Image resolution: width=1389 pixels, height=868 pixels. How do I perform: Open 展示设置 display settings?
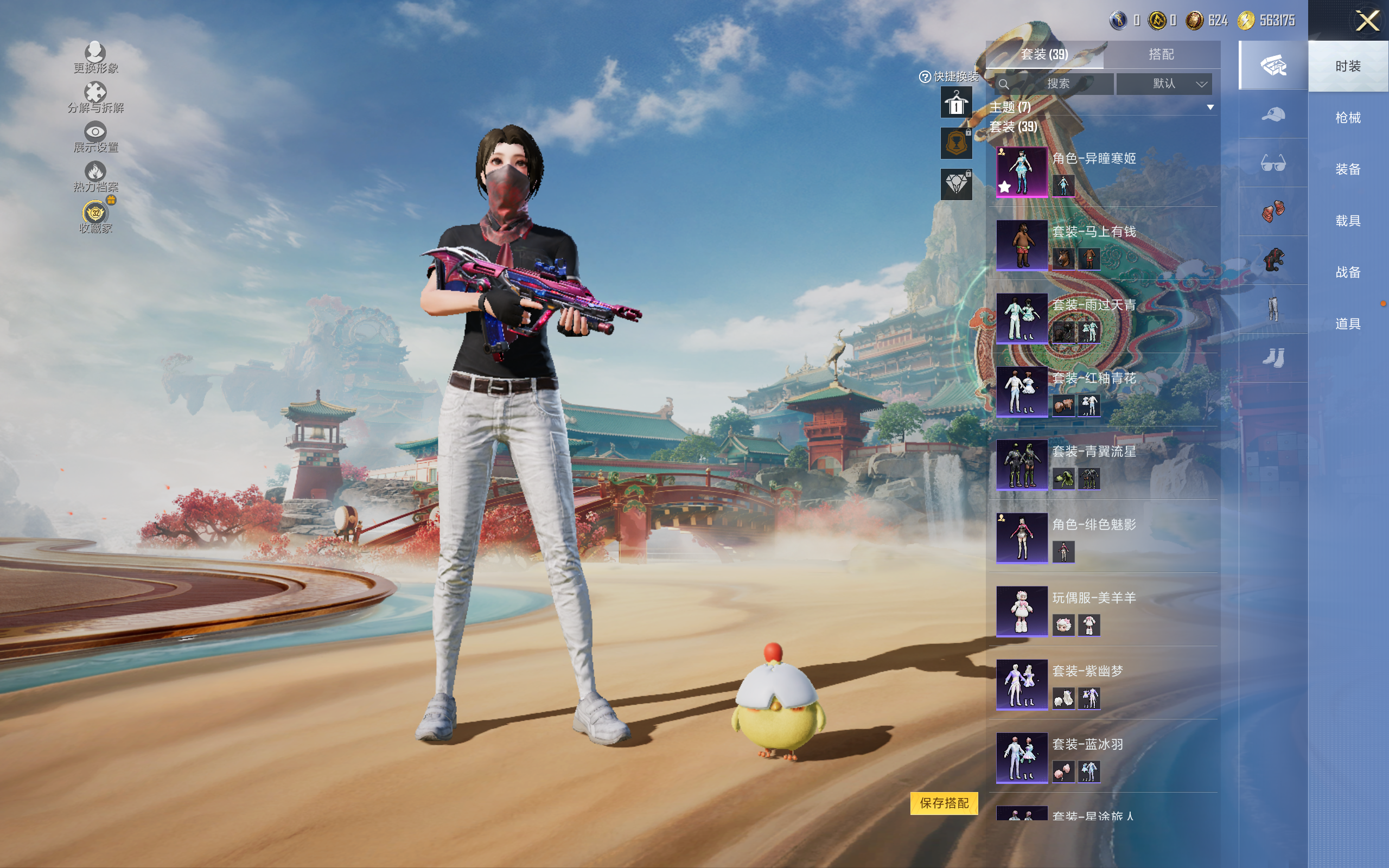[95, 137]
